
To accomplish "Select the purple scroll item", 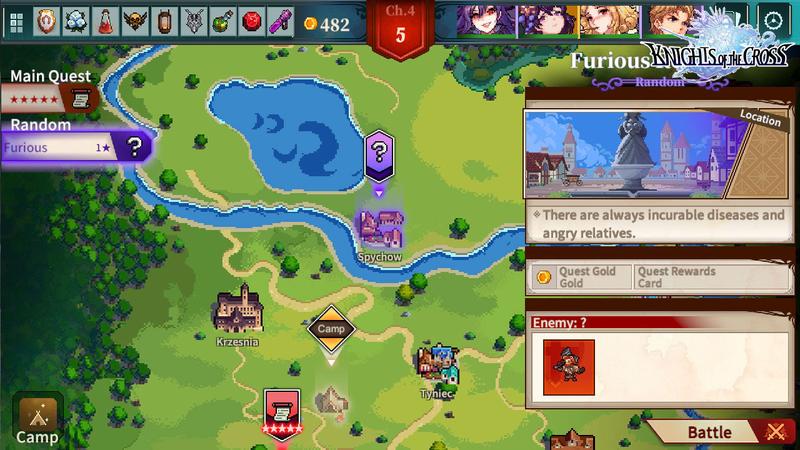I will coord(281,22).
